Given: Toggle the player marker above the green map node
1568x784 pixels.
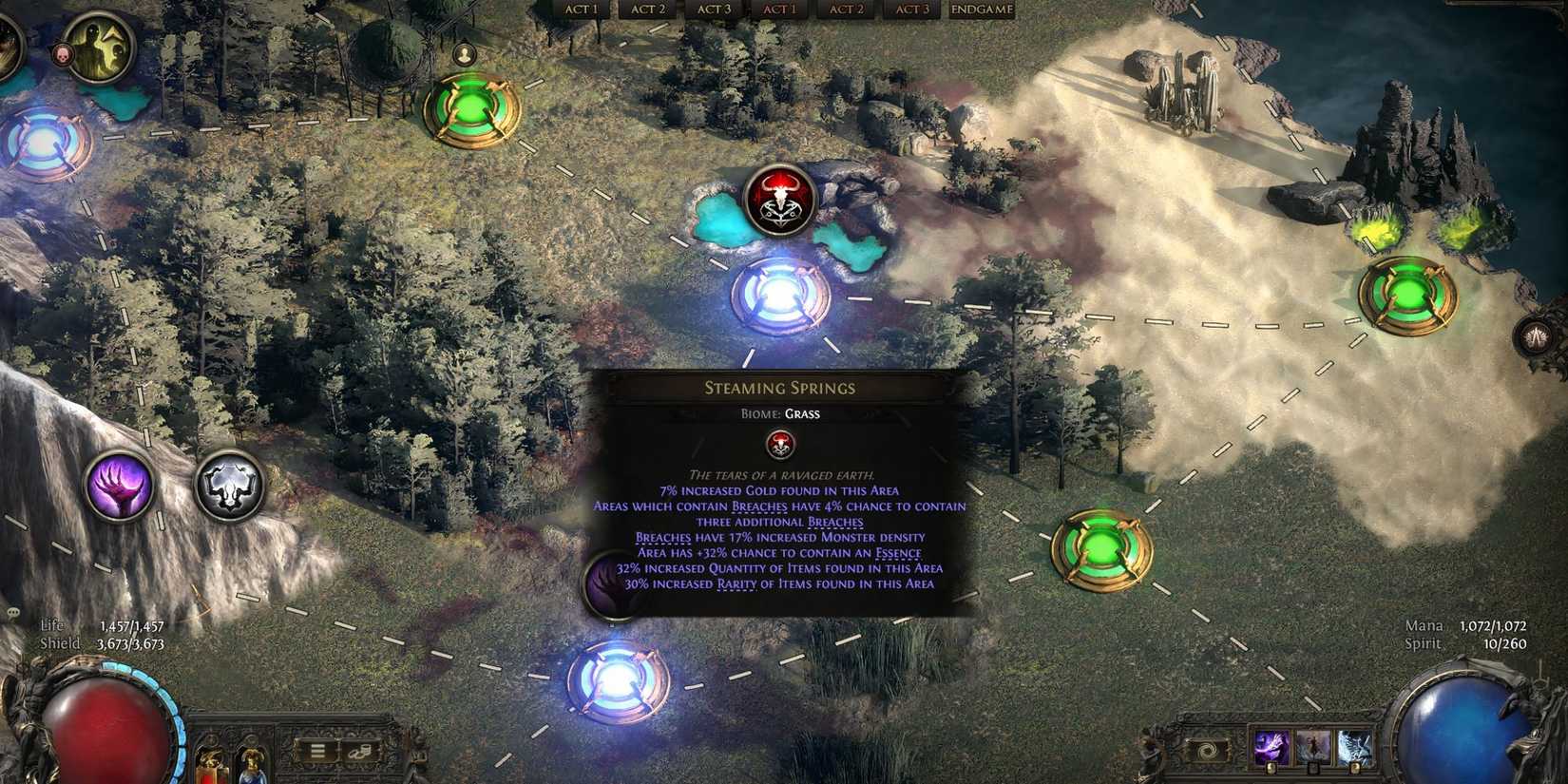Looking at the screenshot, I should pos(464,52).
